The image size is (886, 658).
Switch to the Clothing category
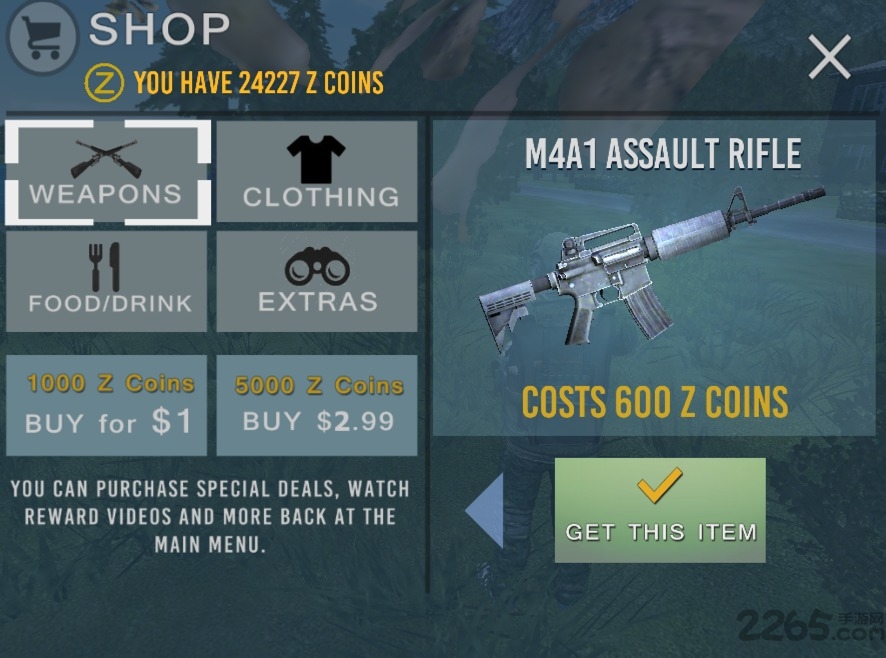(317, 172)
